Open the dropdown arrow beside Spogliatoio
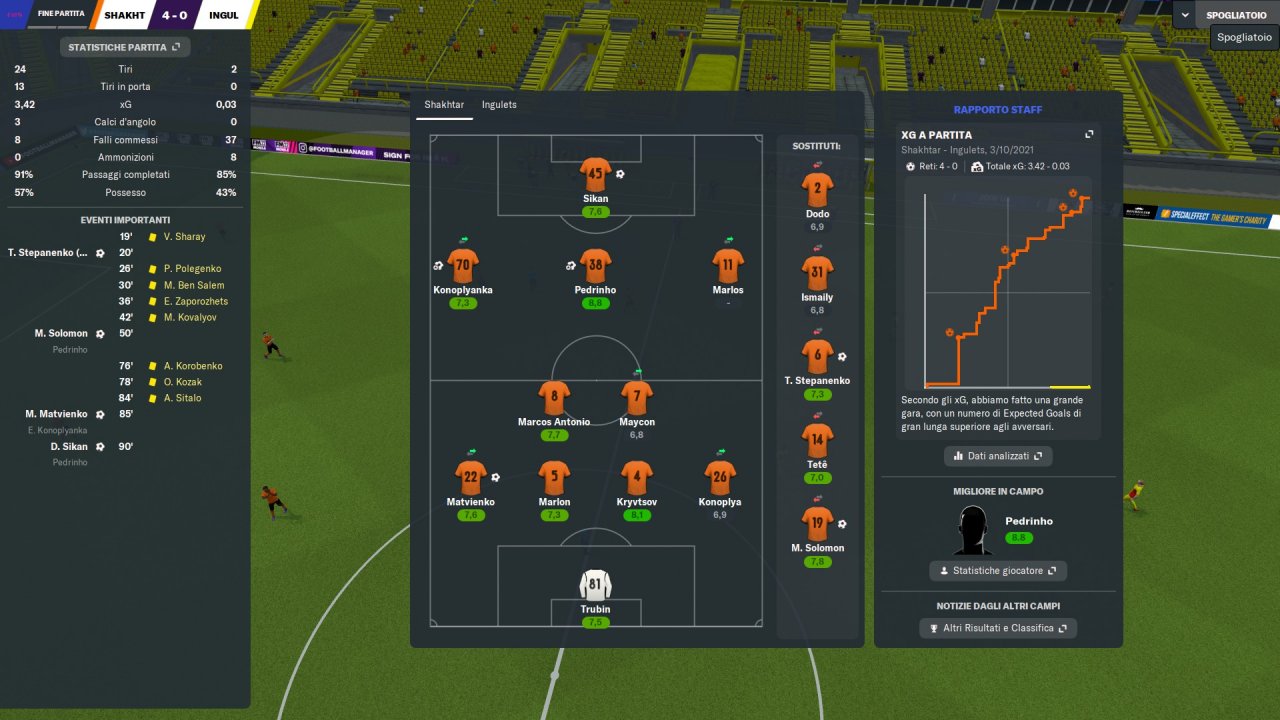This screenshot has height=720, width=1280. coord(1186,15)
